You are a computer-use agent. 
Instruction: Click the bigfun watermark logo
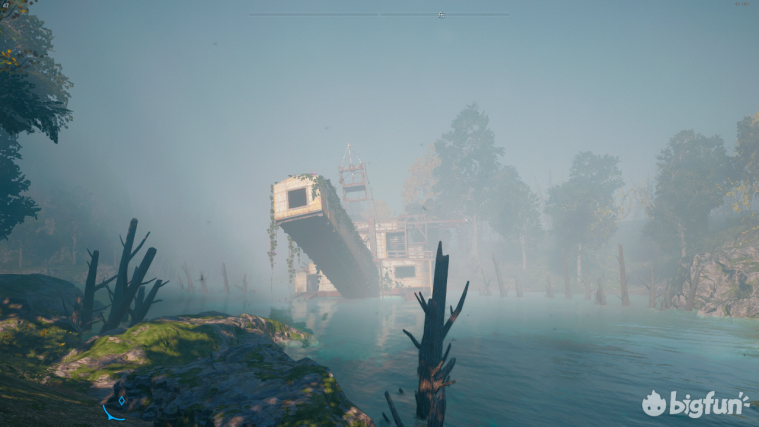tap(695, 403)
